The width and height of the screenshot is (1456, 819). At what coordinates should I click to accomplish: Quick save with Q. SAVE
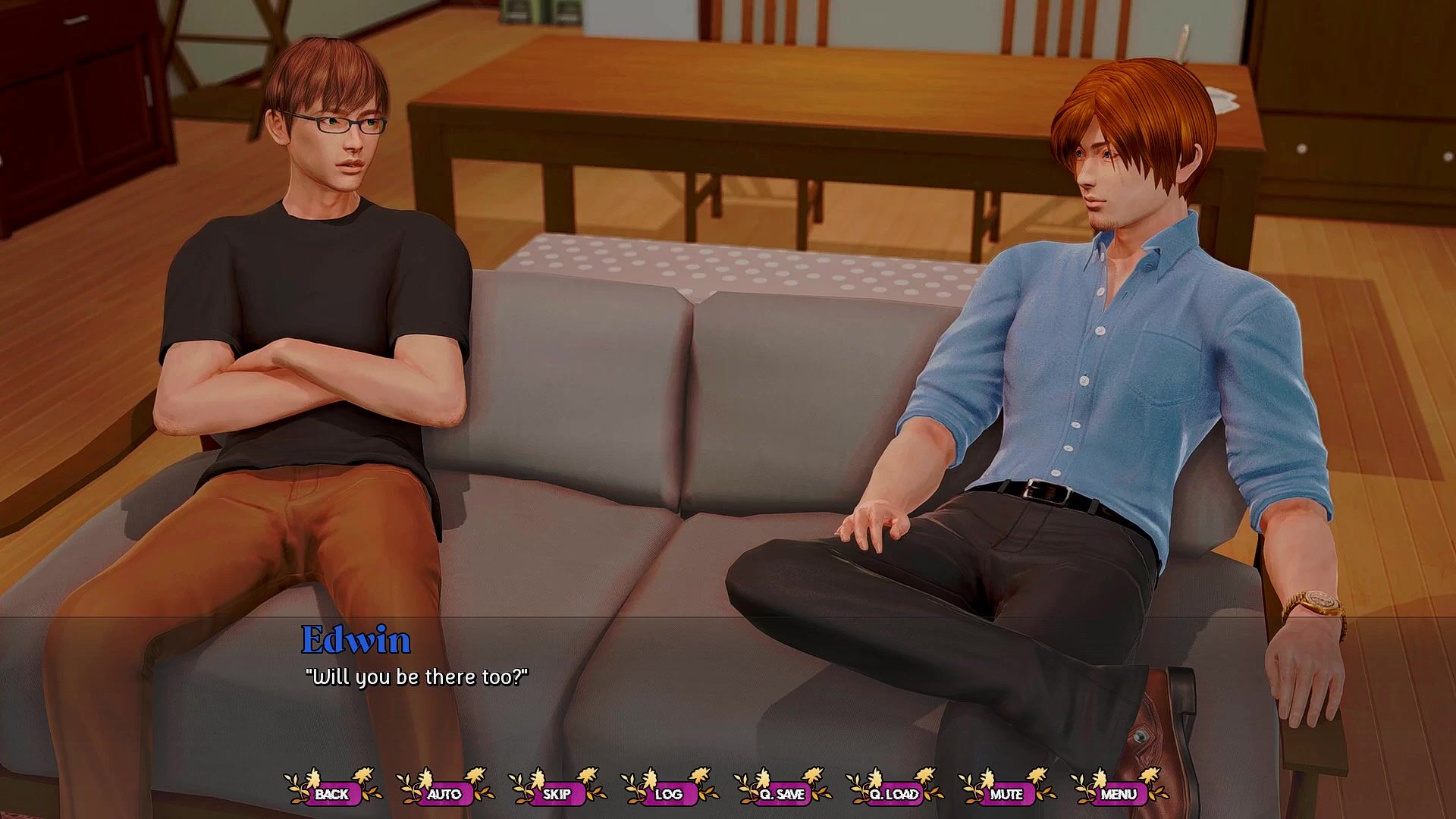[x=782, y=794]
